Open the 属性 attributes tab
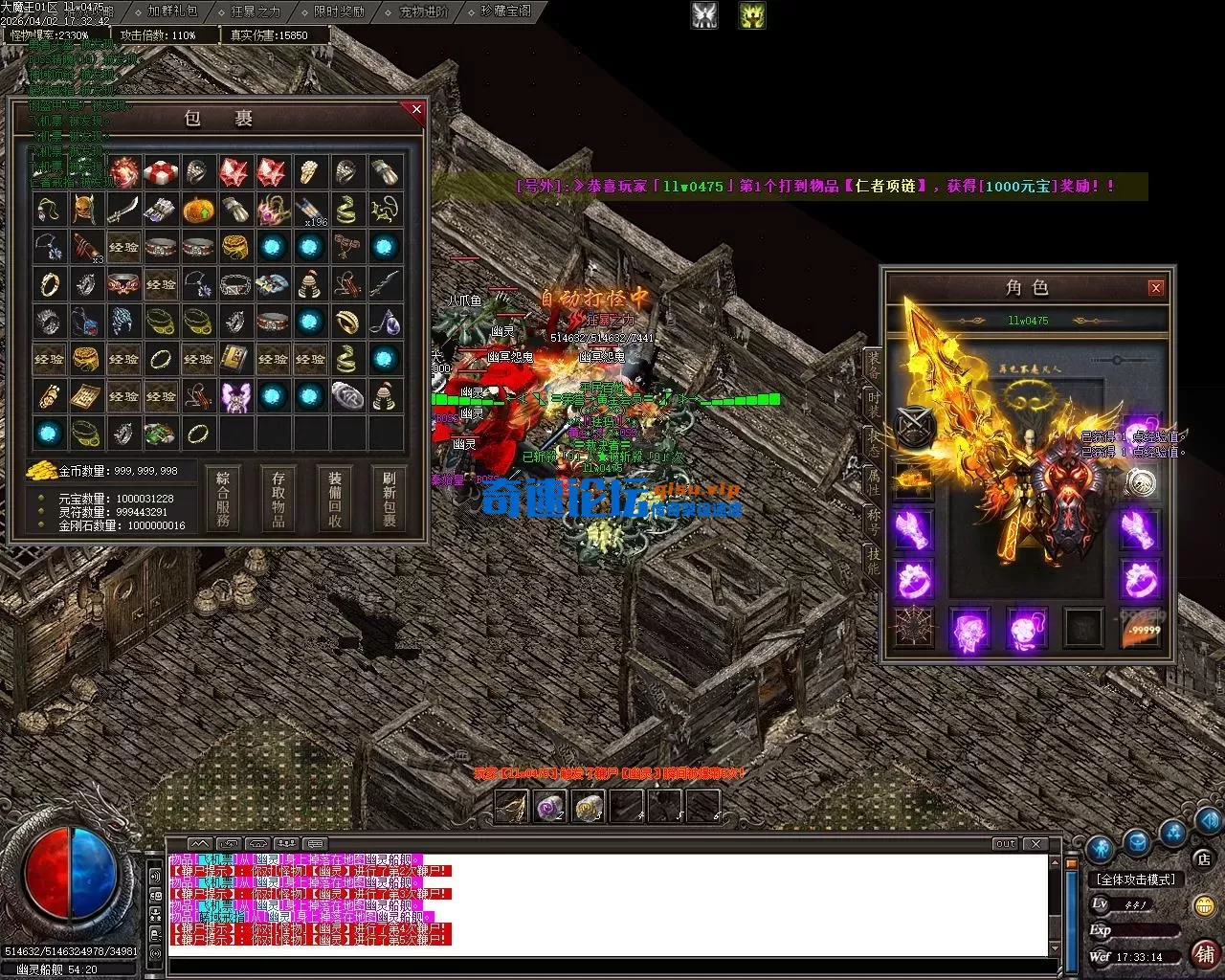This screenshot has width=1225, height=980. pos(873,480)
